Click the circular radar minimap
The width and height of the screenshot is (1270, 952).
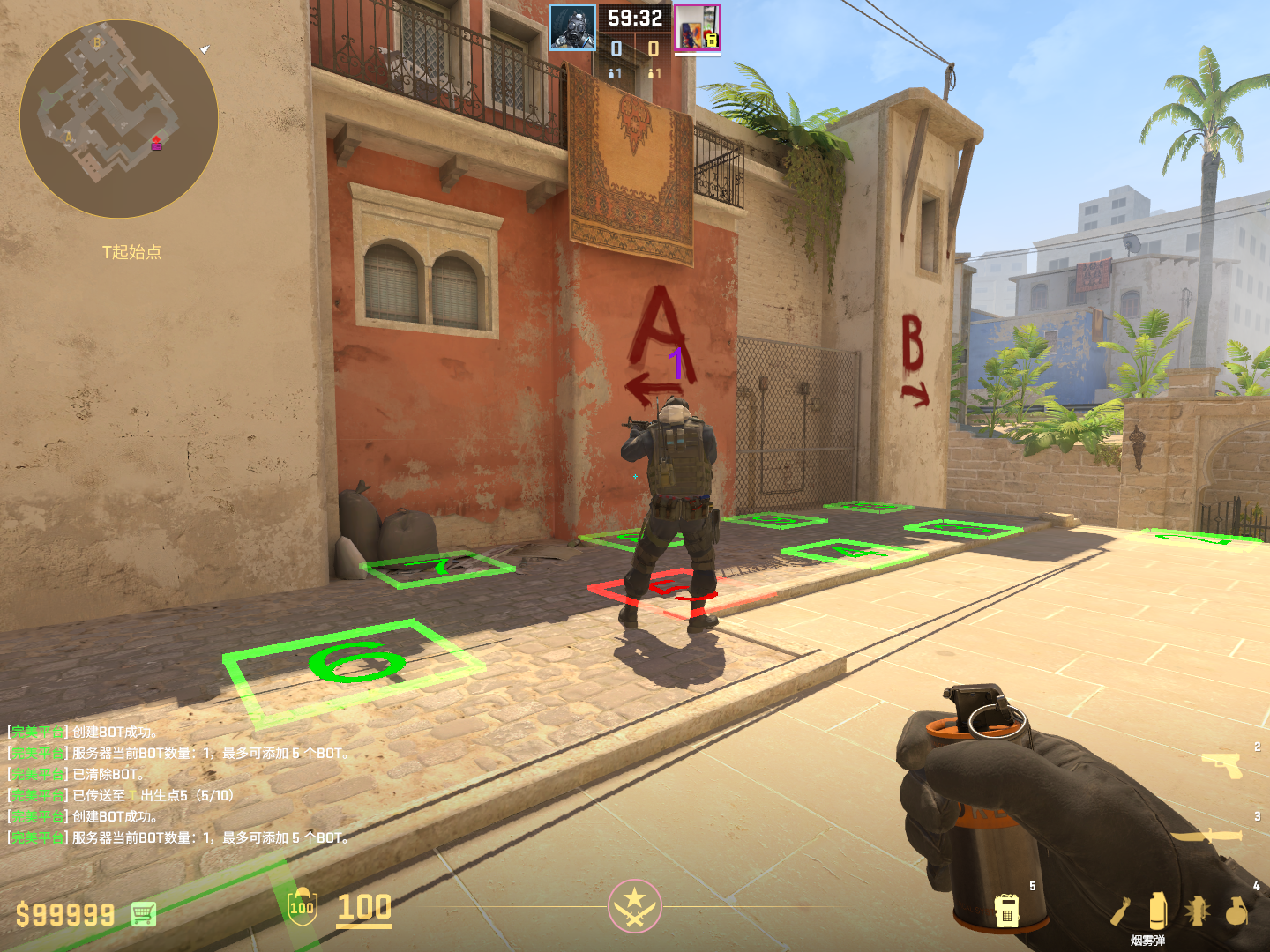(119, 119)
